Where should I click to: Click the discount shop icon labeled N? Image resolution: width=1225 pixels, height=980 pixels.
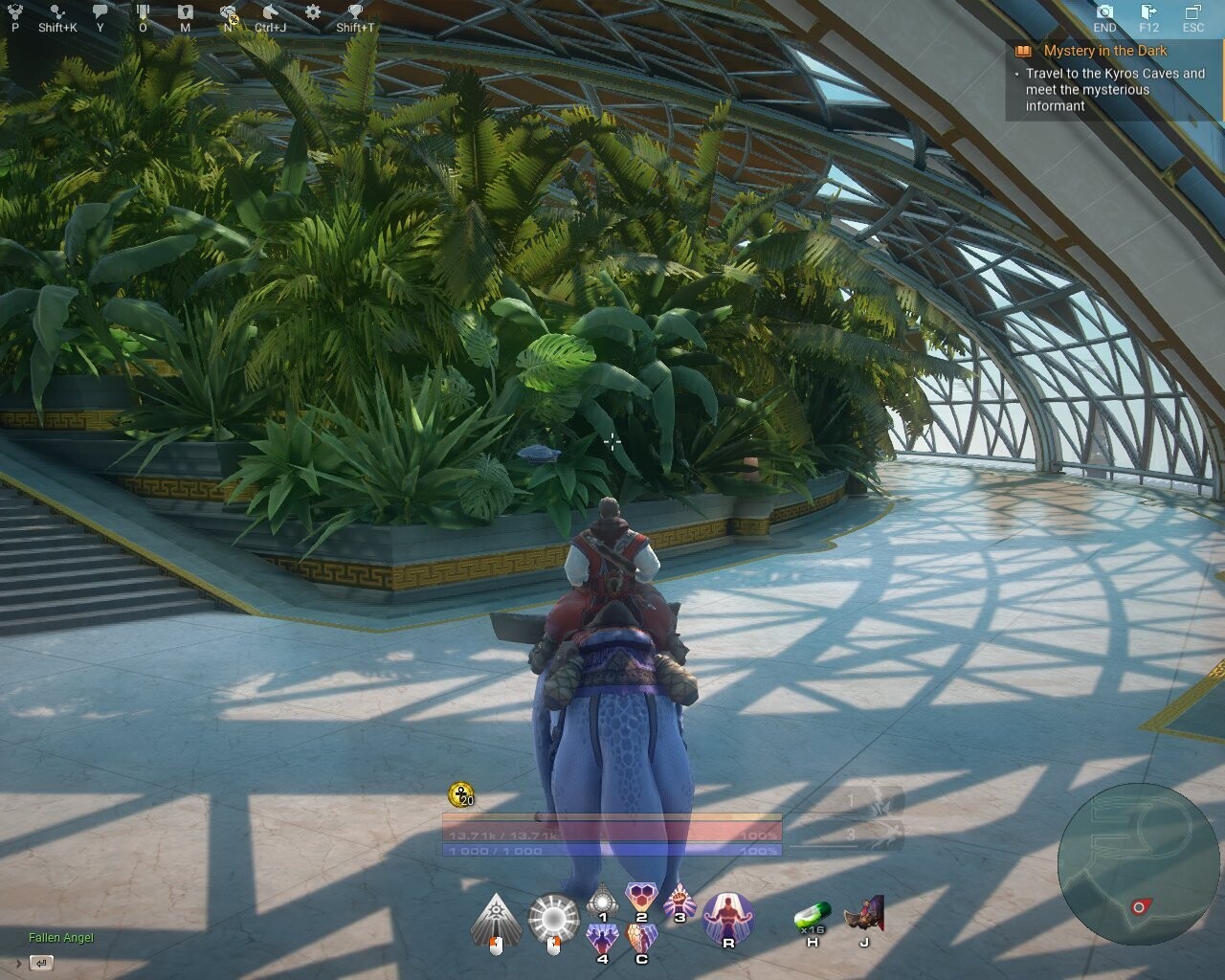(x=228, y=13)
